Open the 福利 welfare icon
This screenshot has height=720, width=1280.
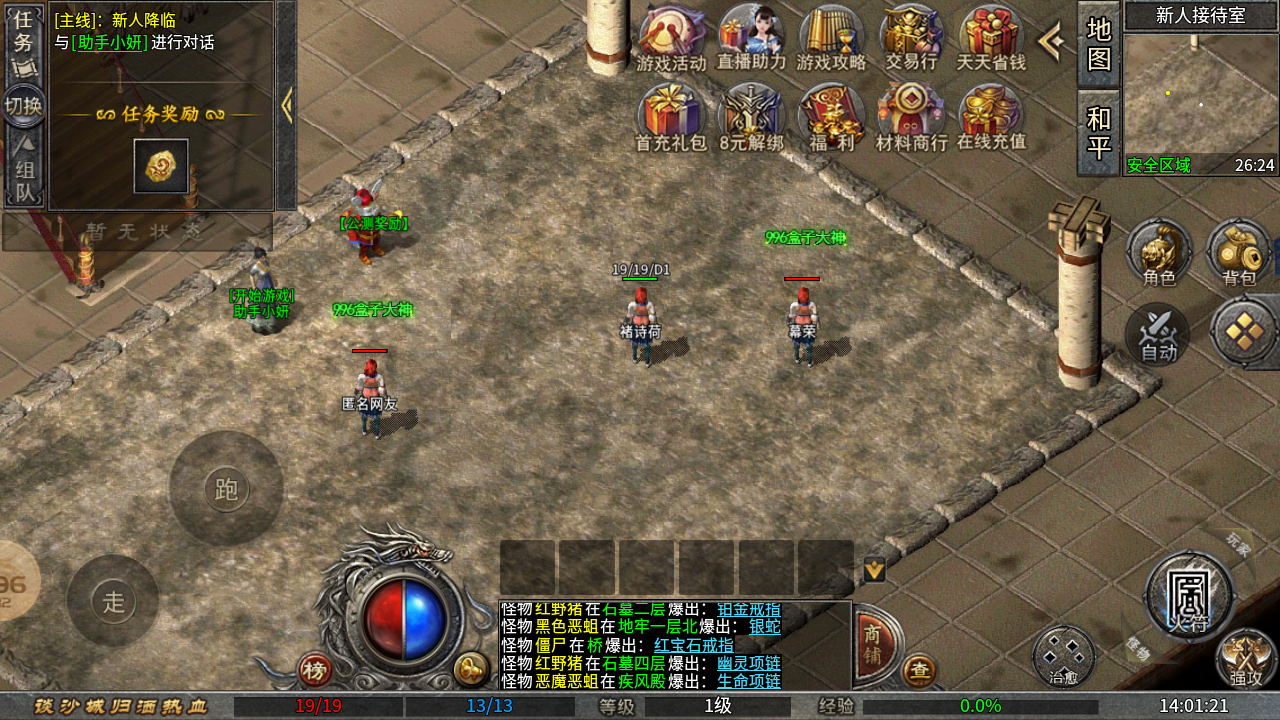[831, 117]
